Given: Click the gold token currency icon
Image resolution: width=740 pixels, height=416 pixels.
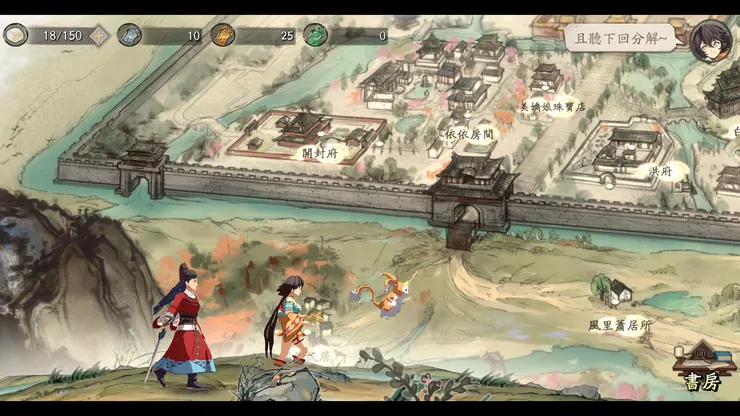Looking at the screenshot, I should coord(222,35).
